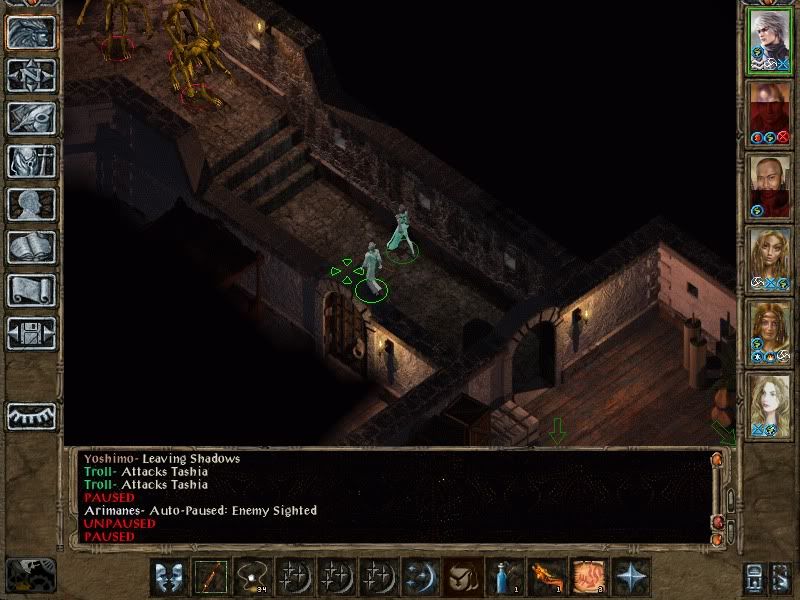Open the star special abilities button
Screen dimensions: 800x600
coord(631,577)
